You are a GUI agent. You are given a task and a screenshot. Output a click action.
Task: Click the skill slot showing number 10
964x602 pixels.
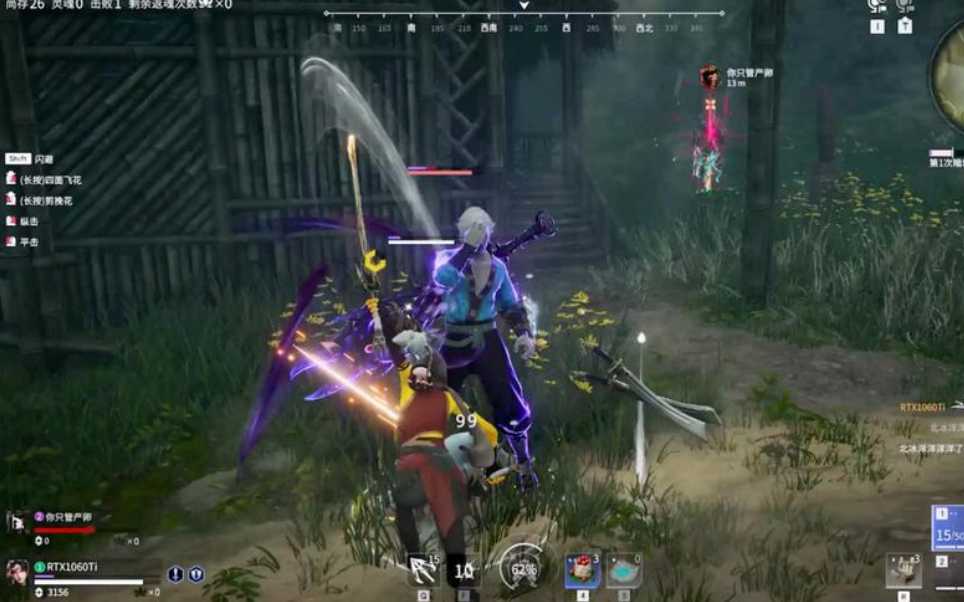(463, 571)
